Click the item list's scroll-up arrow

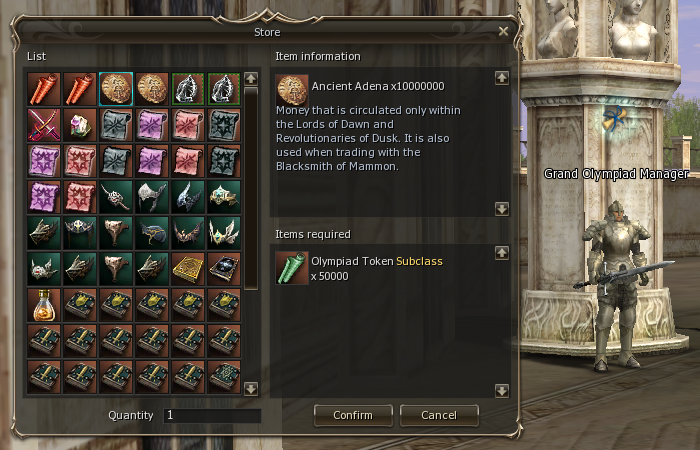click(251, 78)
